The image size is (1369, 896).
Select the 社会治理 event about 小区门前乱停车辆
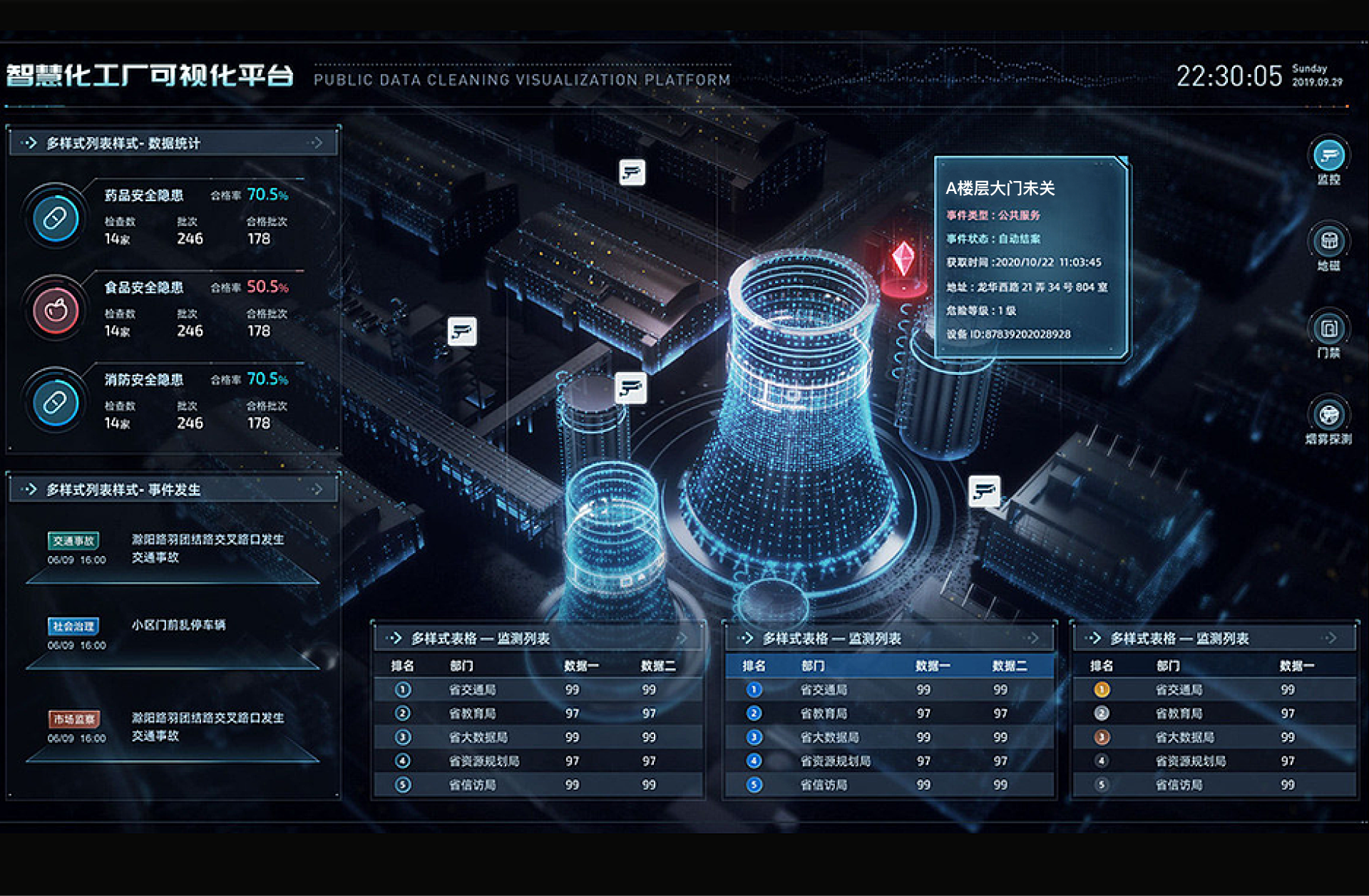178,625
